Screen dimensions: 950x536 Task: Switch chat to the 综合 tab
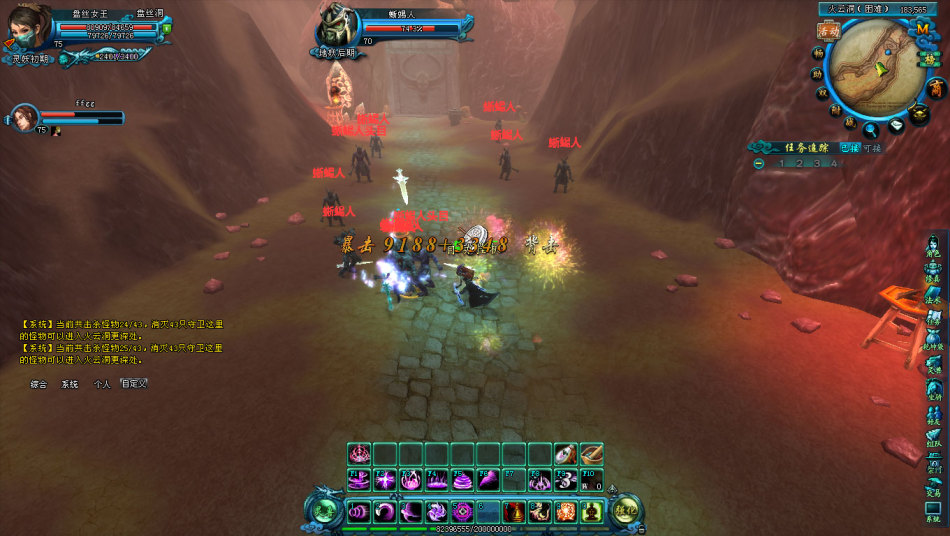click(x=39, y=384)
